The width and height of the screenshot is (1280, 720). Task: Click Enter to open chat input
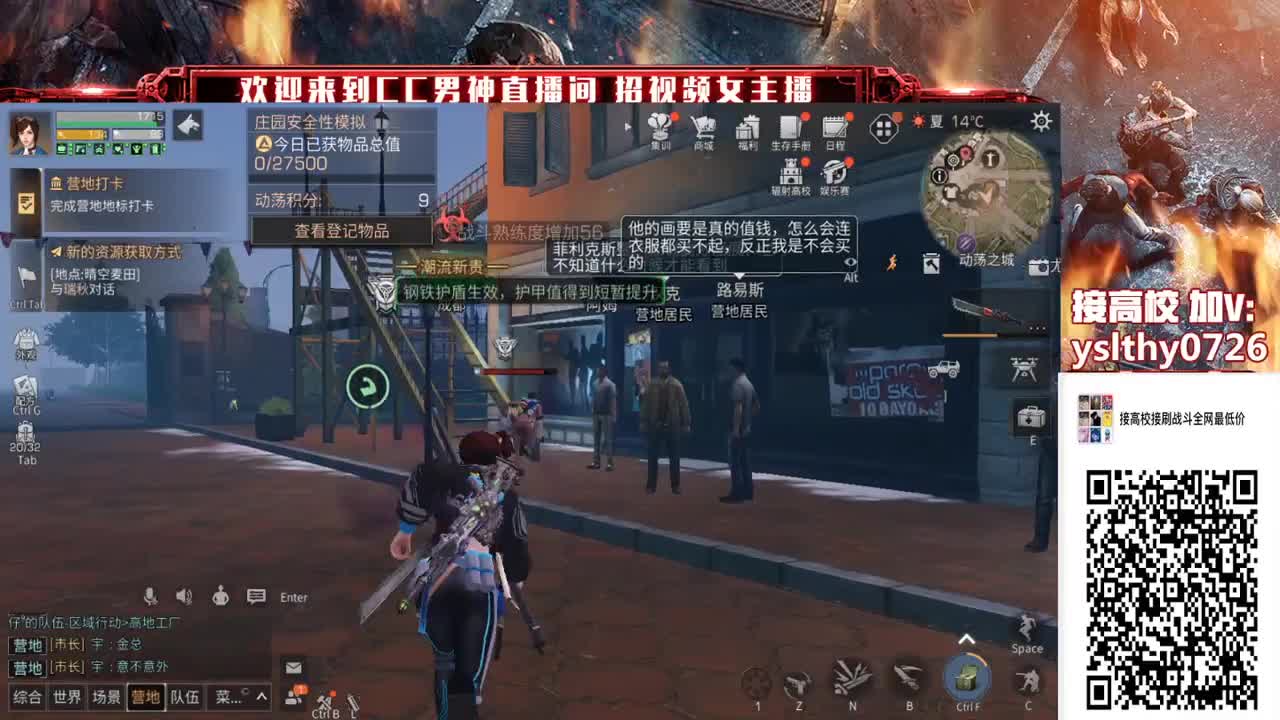point(292,597)
